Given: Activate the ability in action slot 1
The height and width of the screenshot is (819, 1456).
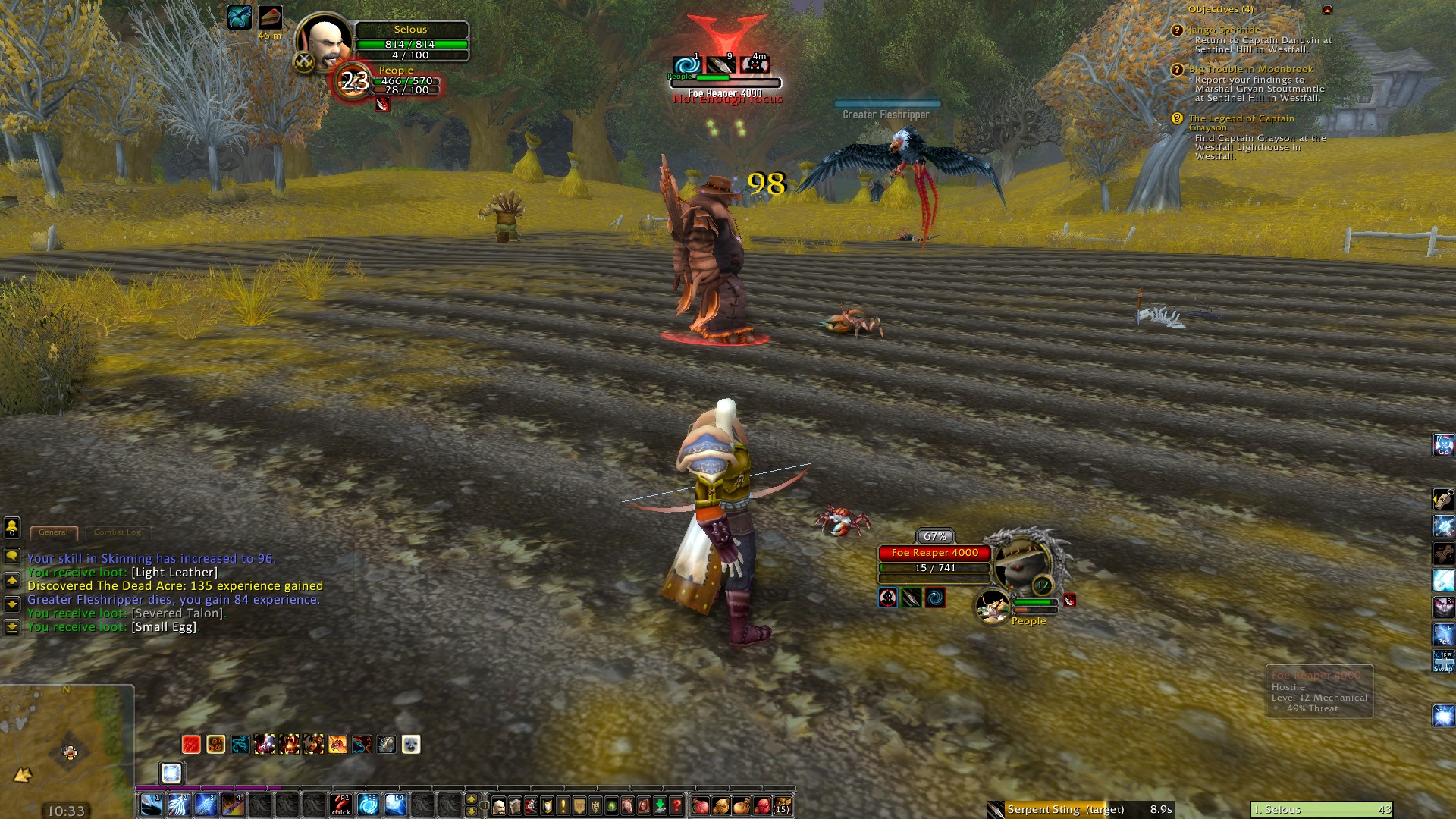Looking at the screenshot, I should 151,805.
